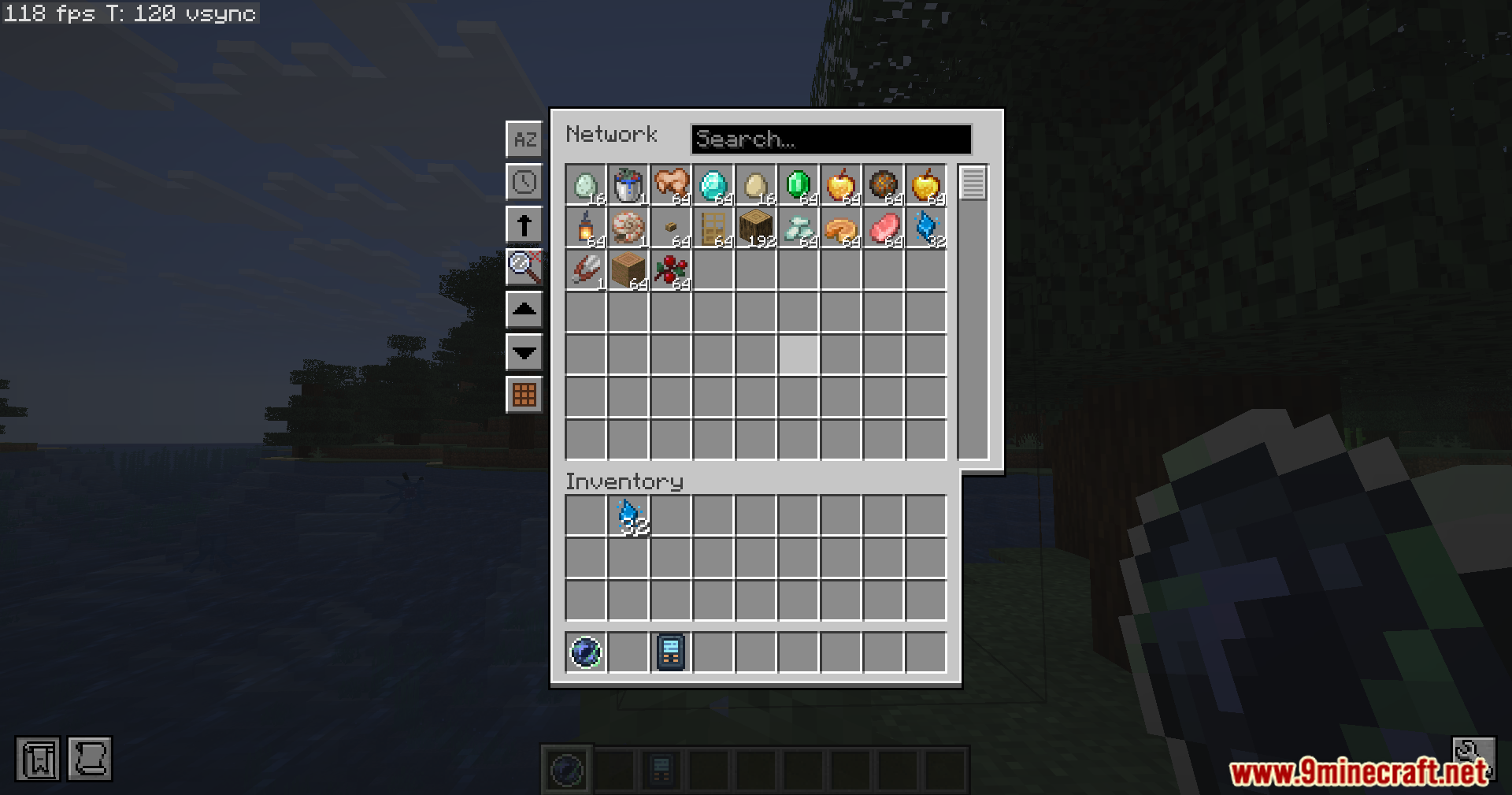Image resolution: width=1512 pixels, height=795 pixels.
Task: Take the lantern from the network
Action: click(x=586, y=228)
